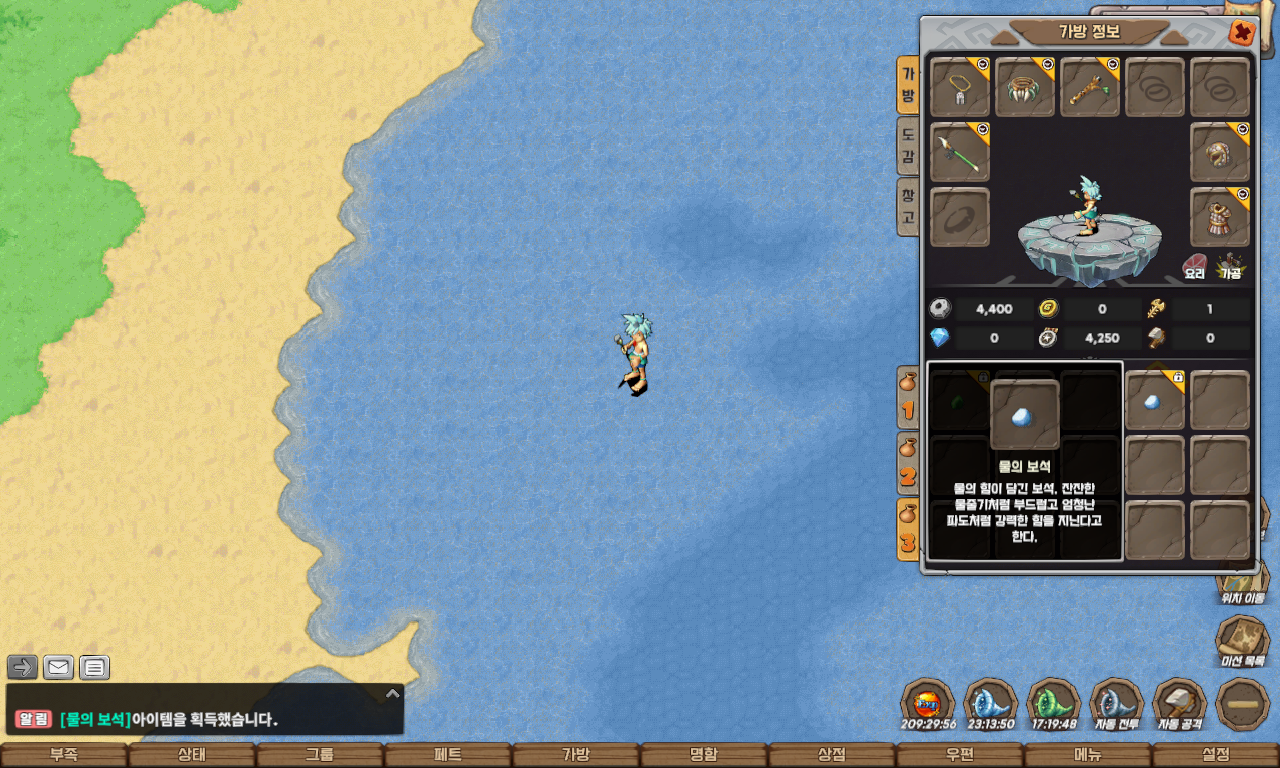Viewport: 1280px width, 768px height.
Task: Open the mail envelope button
Action: [x=58, y=667]
